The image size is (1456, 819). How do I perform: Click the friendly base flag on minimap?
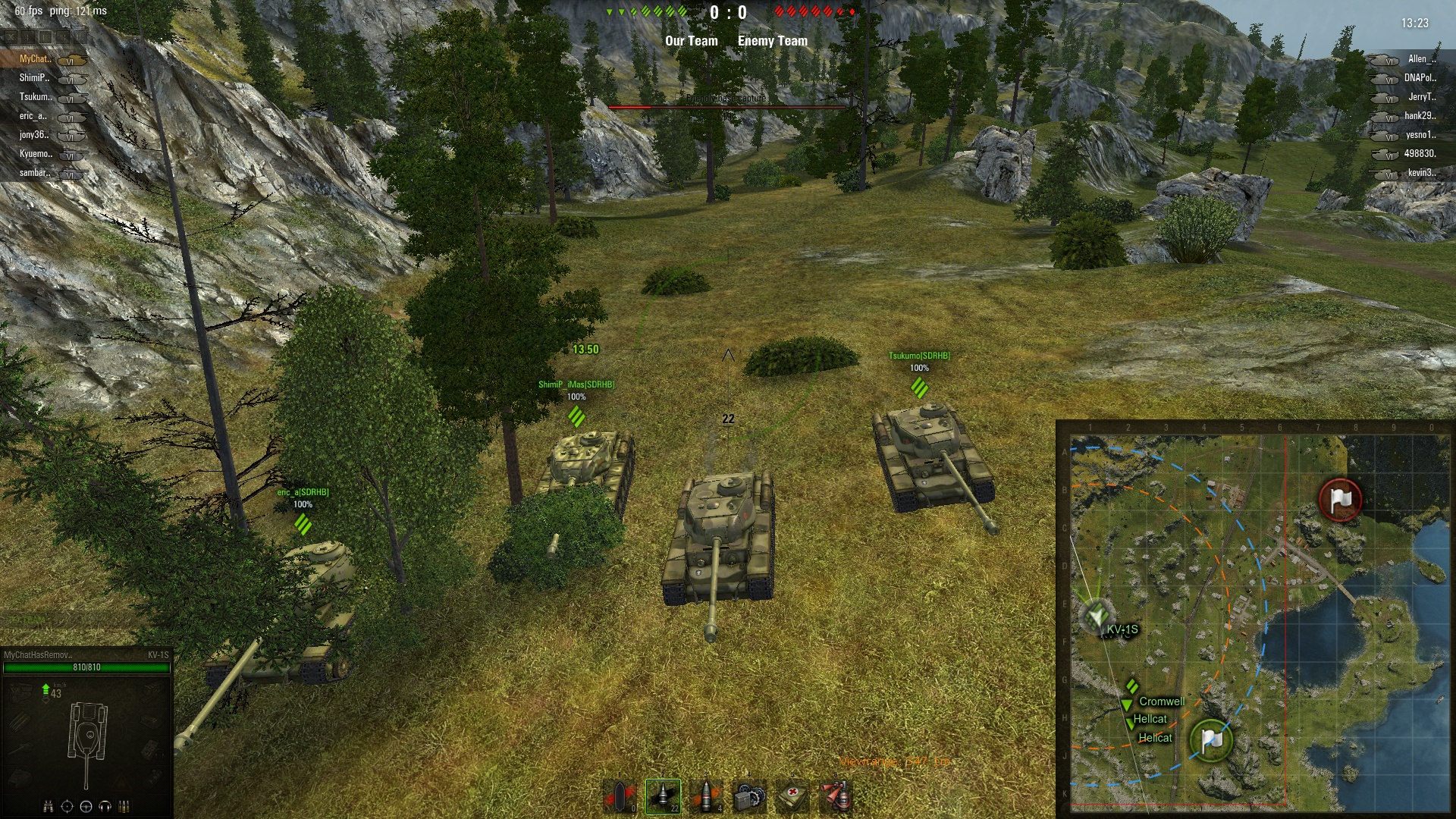click(1211, 740)
